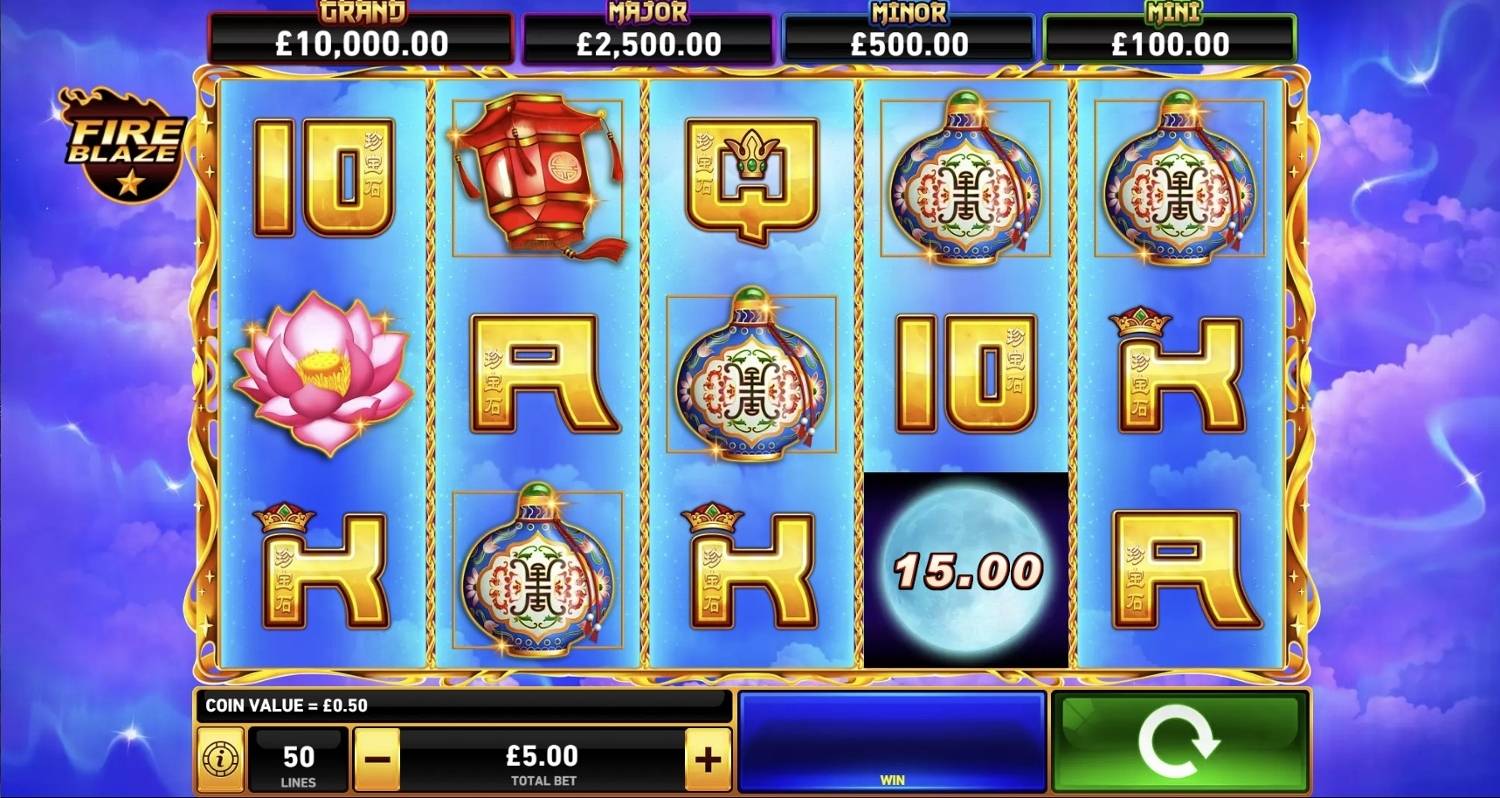Increase total bet with the plus button
This screenshot has height=798, width=1500.
point(708,760)
